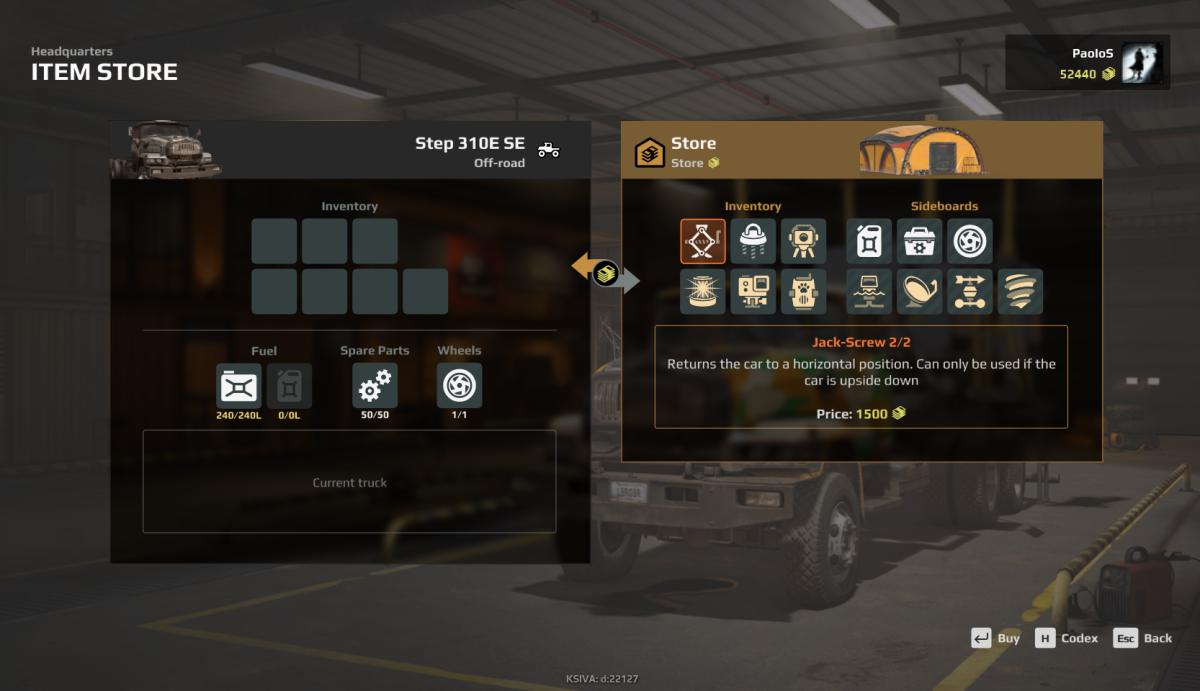Screen dimensions: 1200x691
Task: Choose the spare parts toolbox sideboard
Action: point(919,241)
